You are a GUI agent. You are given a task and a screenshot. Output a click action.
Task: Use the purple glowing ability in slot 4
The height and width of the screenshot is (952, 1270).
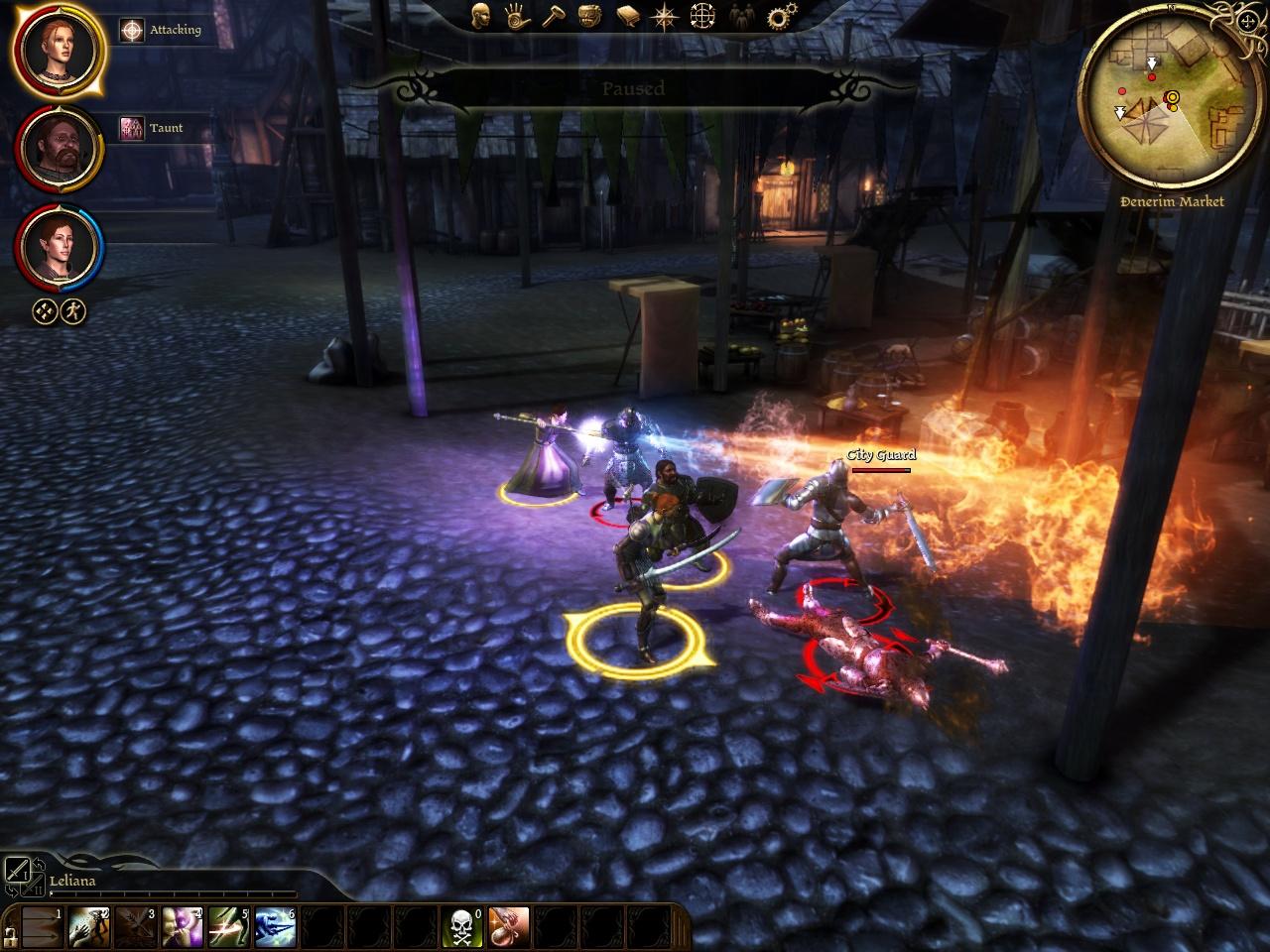click(182, 928)
